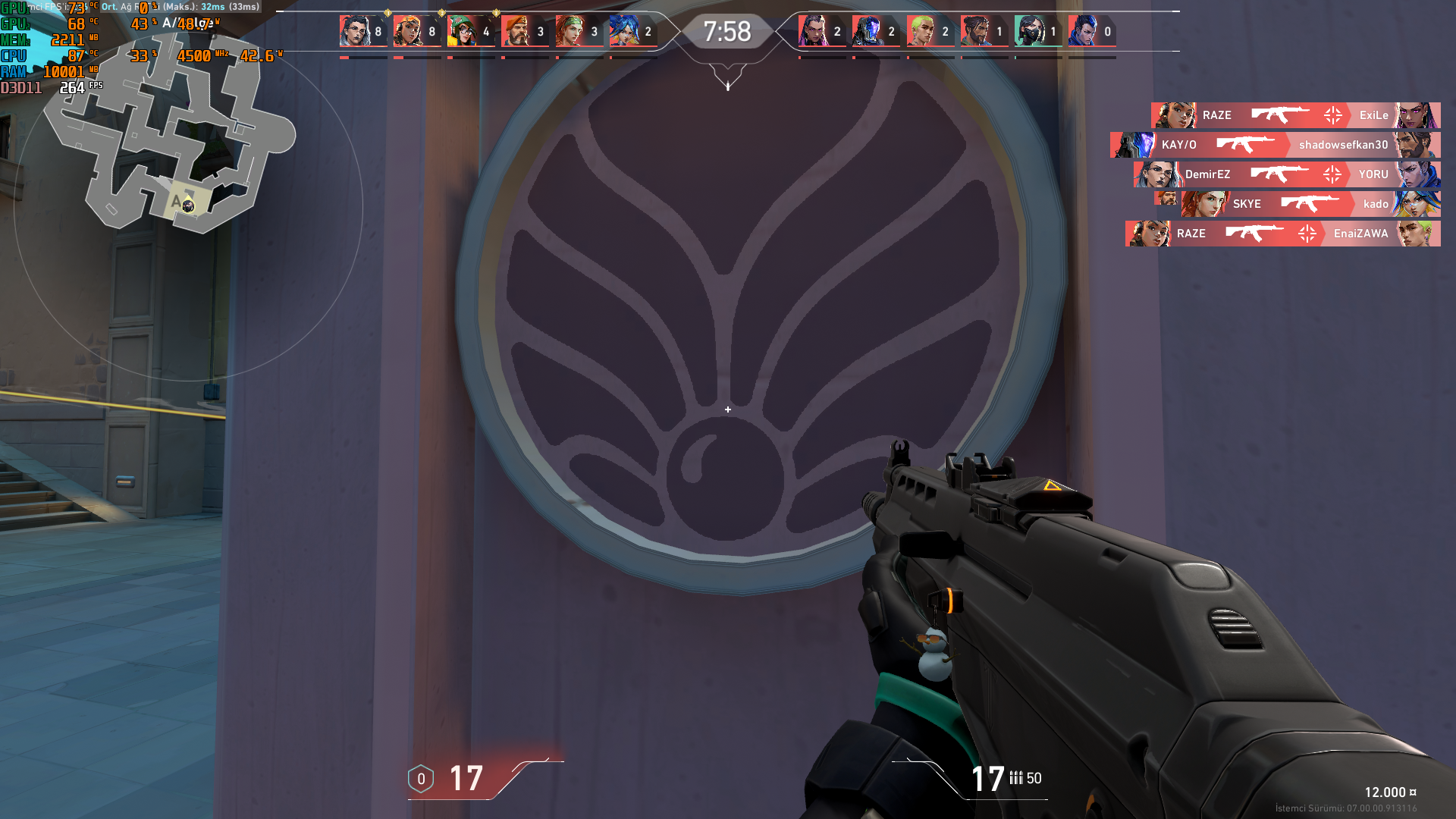The image size is (1456, 819).
Task: Click the spike score hexagon showing 0
Action: (419, 777)
